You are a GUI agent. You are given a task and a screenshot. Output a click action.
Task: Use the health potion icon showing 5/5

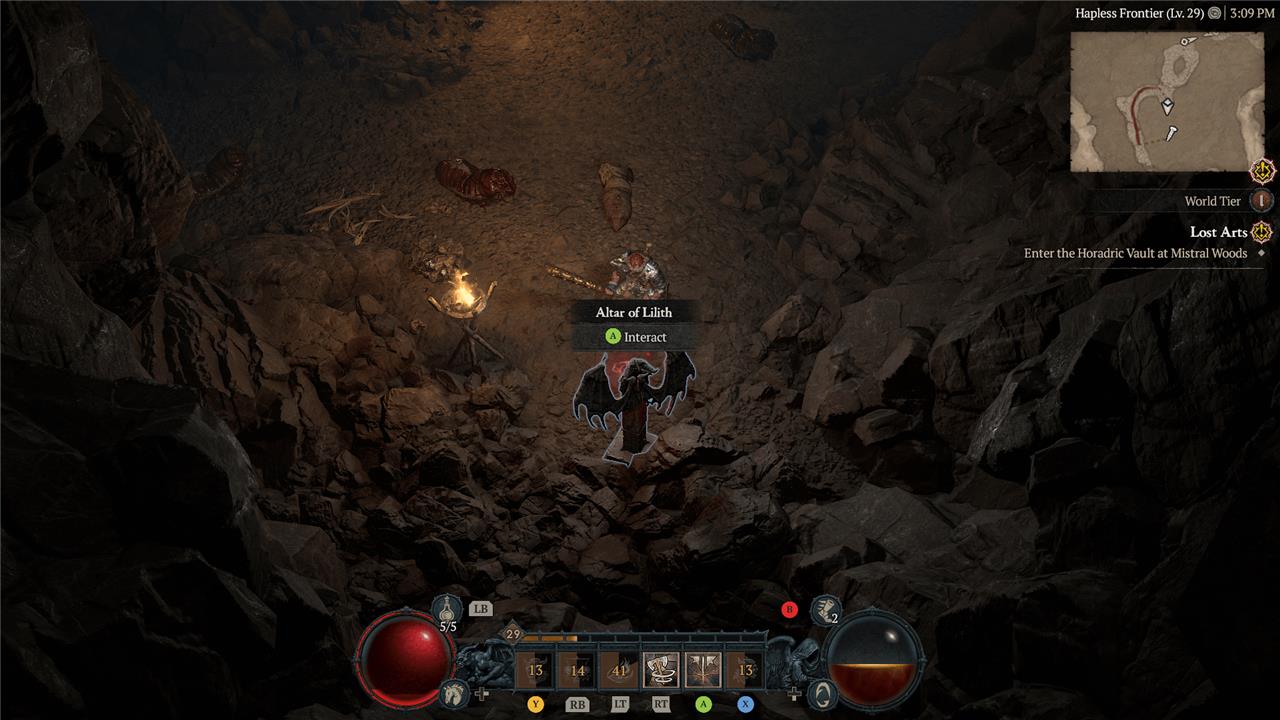point(447,609)
